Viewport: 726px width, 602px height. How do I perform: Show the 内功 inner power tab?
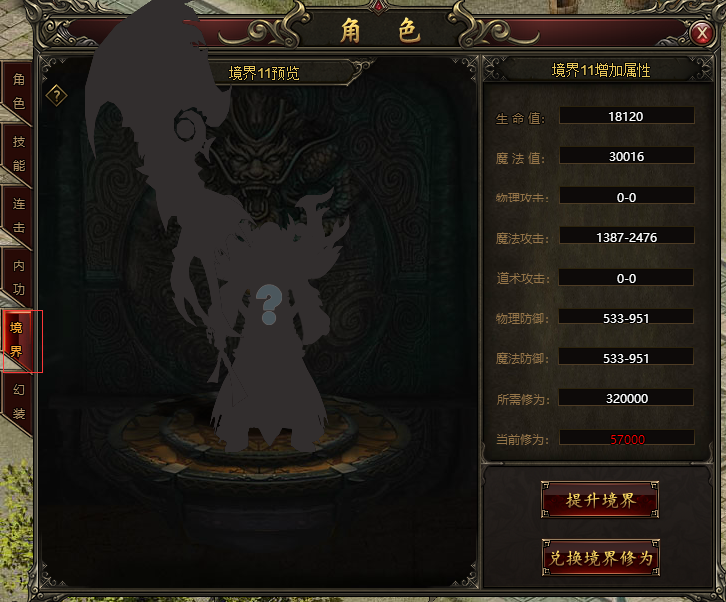point(18,276)
